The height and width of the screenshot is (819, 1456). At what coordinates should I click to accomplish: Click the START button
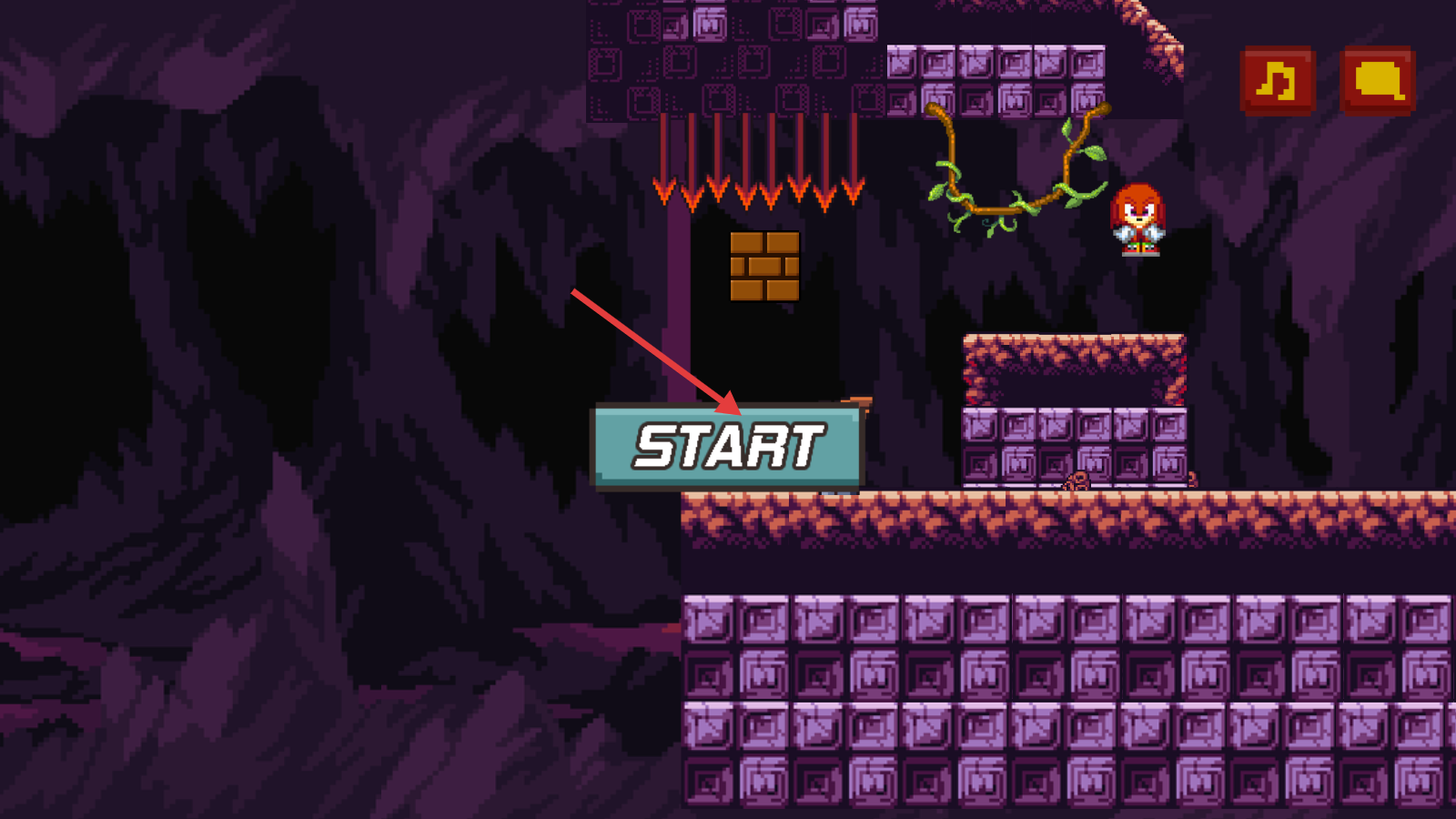click(727, 447)
